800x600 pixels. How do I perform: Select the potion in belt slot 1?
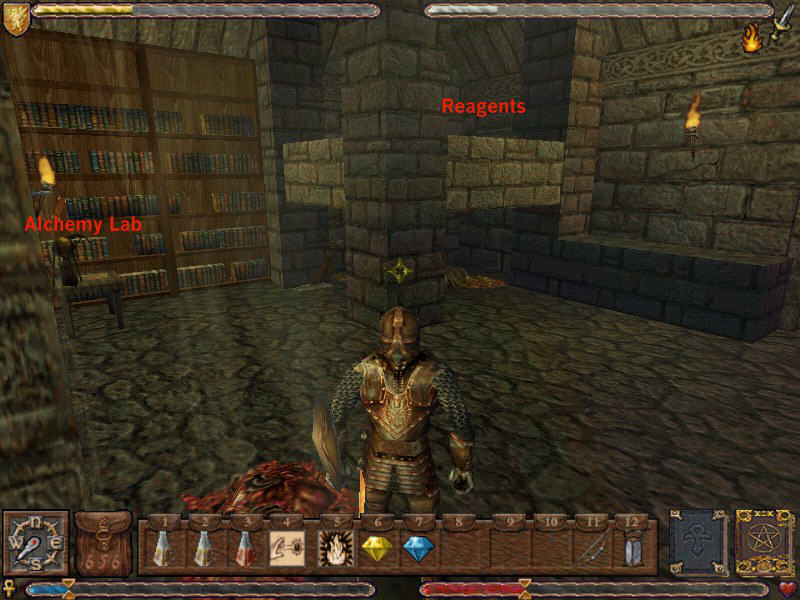tap(163, 549)
